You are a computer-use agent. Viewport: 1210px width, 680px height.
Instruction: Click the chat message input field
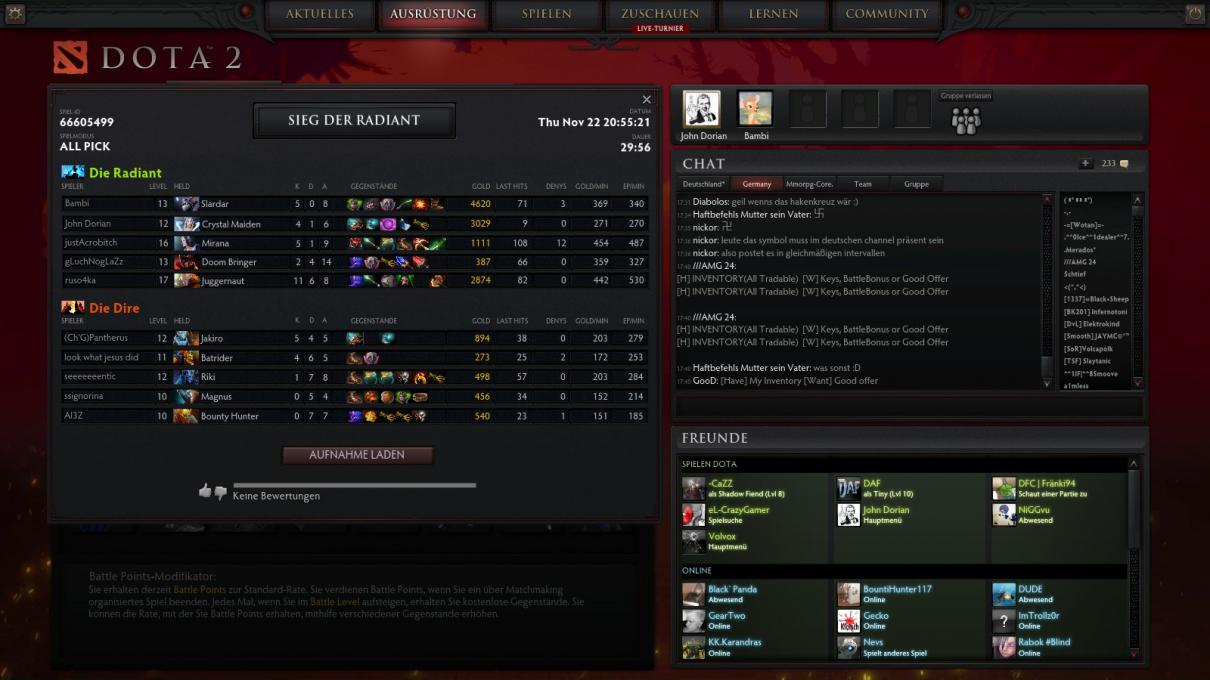click(x=908, y=407)
